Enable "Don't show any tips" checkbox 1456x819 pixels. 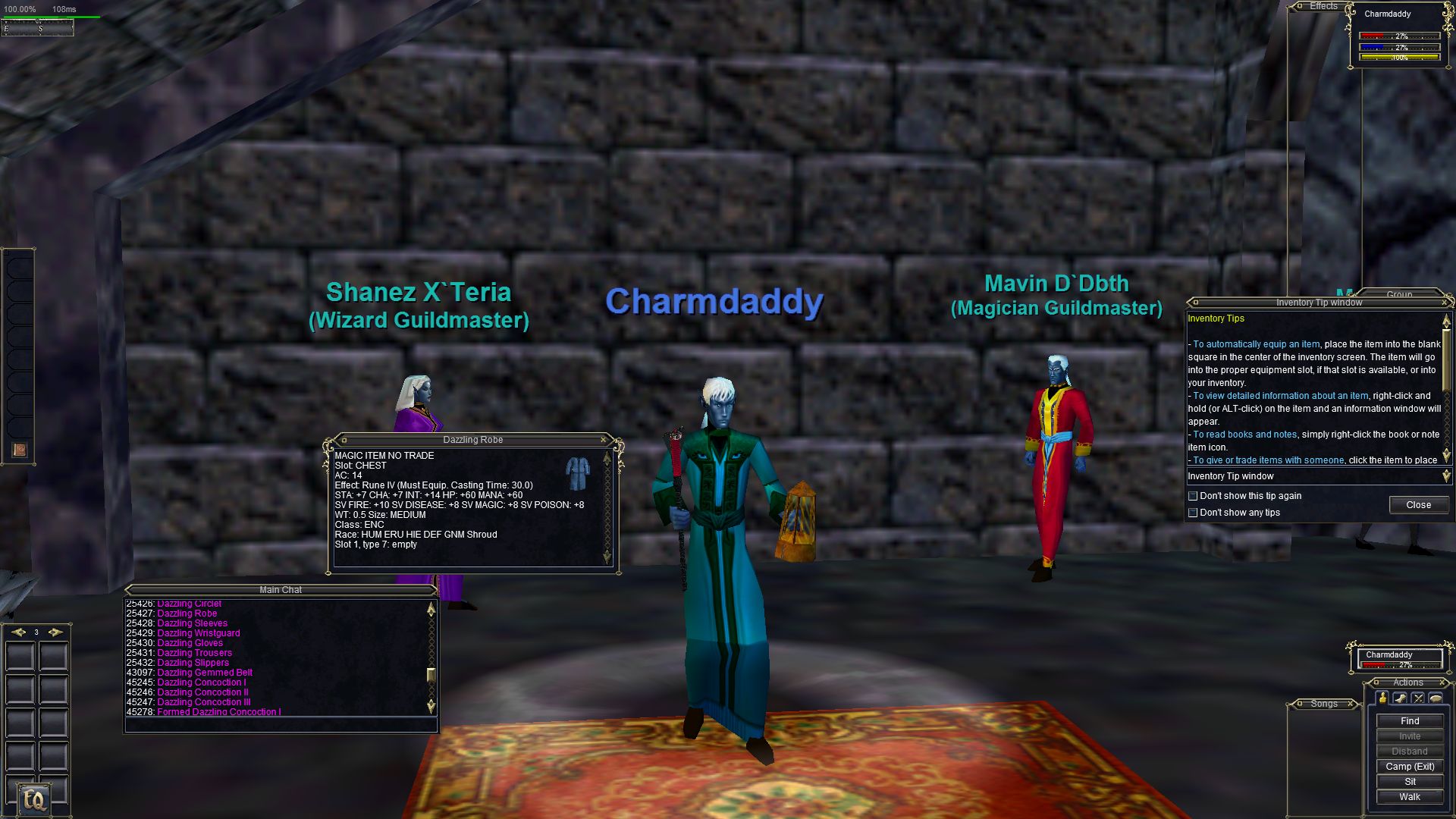[1193, 513]
